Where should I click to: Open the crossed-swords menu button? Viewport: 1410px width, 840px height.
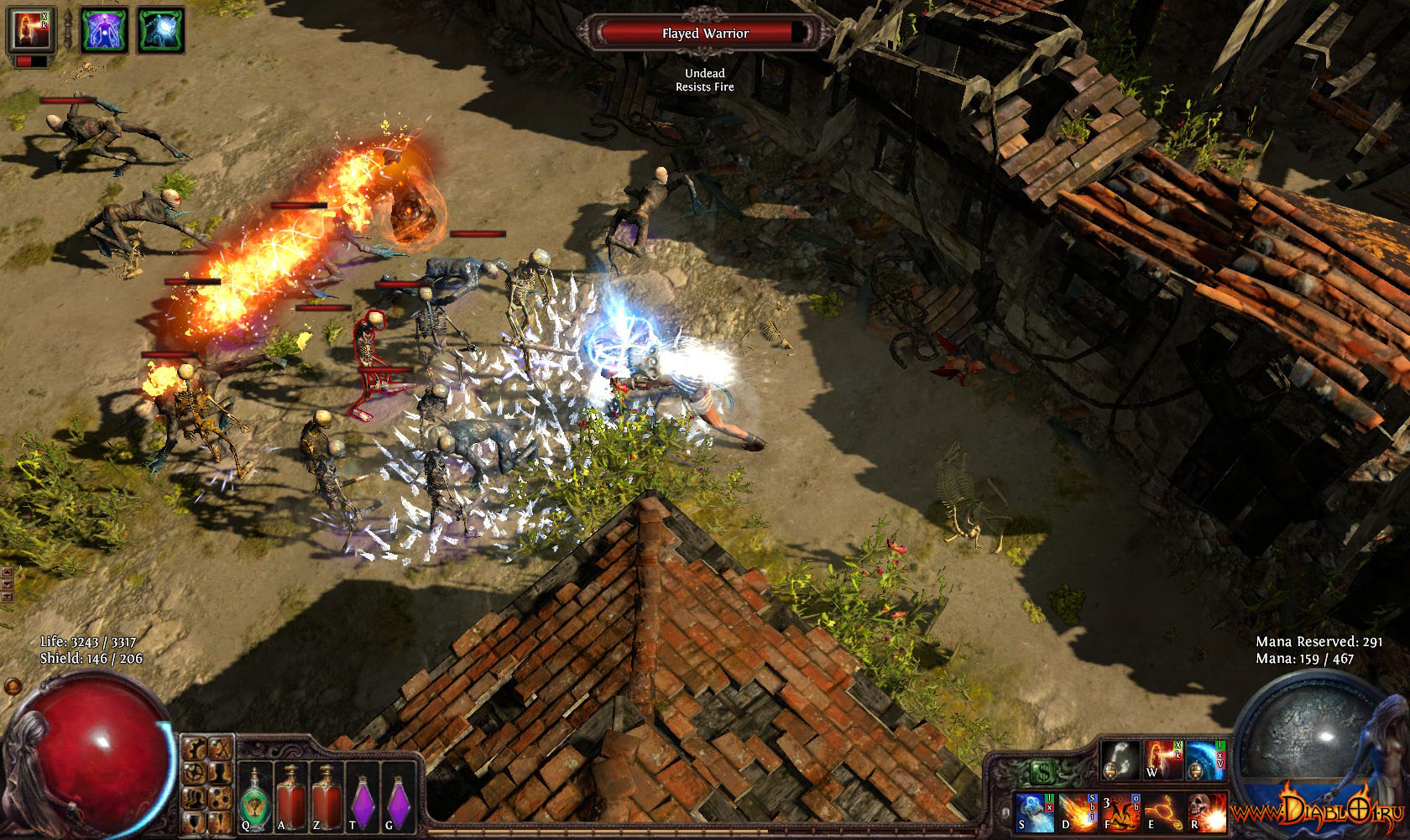tap(219, 748)
